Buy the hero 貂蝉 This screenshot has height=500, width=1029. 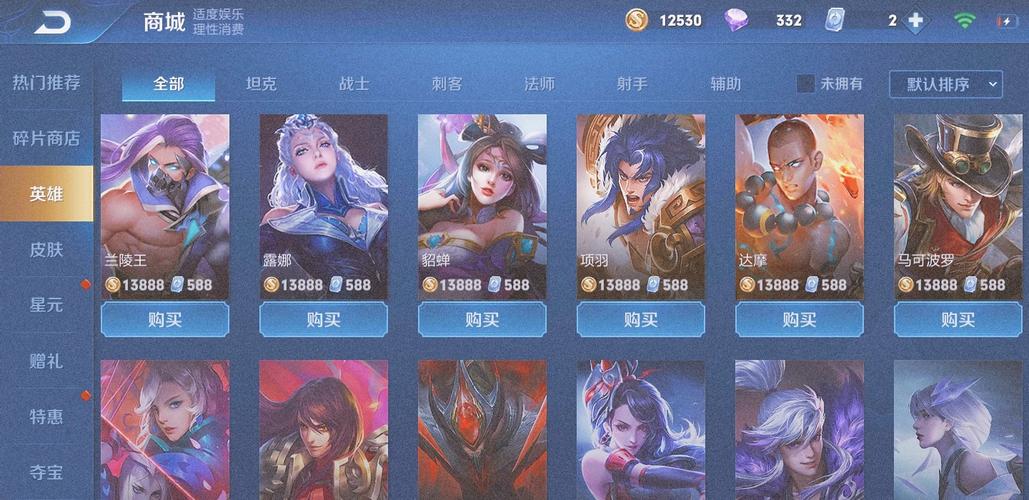tap(482, 320)
